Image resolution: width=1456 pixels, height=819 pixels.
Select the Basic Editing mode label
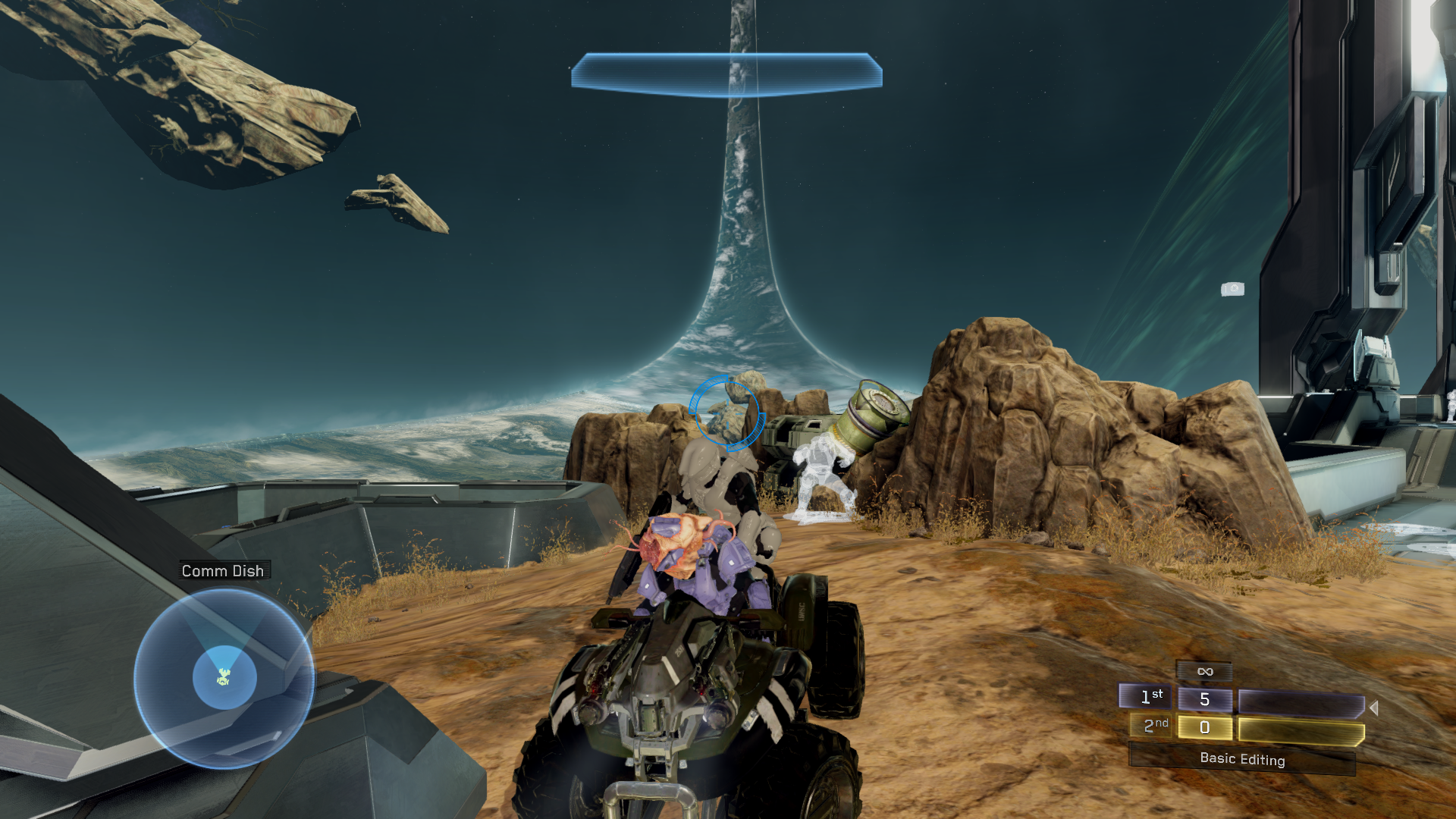pyautogui.click(x=1241, y=759)
